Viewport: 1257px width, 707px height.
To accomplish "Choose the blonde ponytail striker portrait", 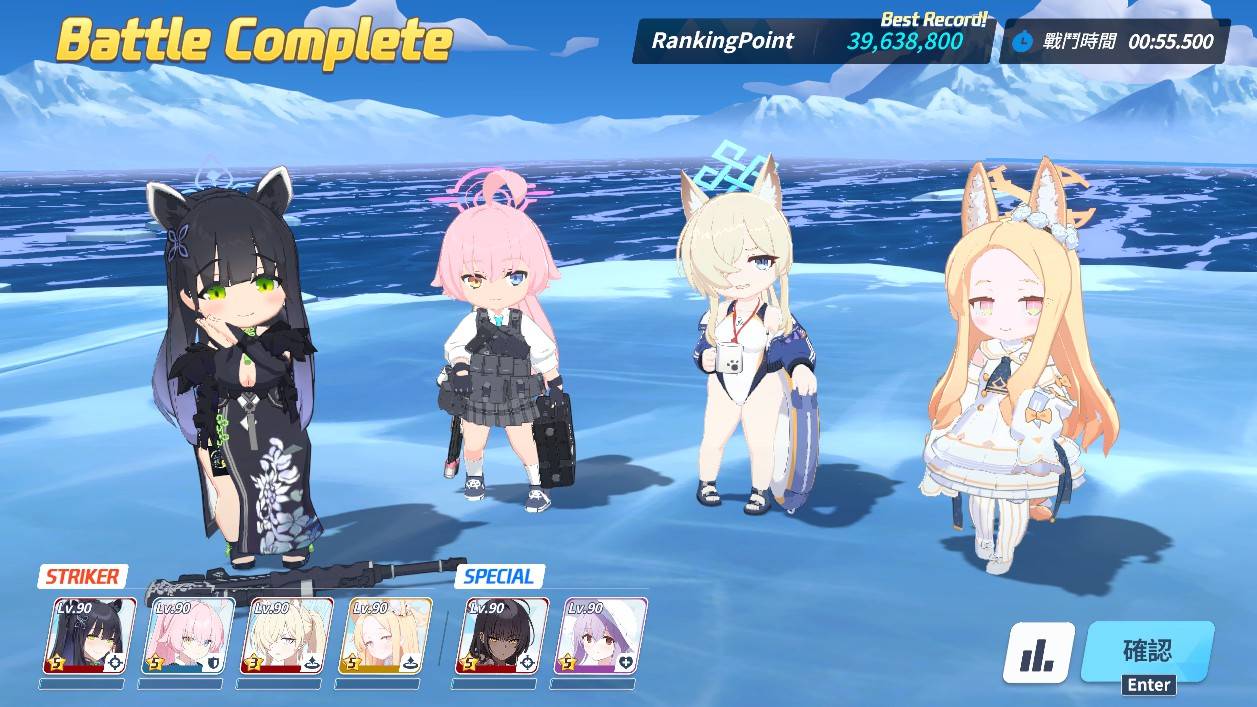I will (286, 636).
